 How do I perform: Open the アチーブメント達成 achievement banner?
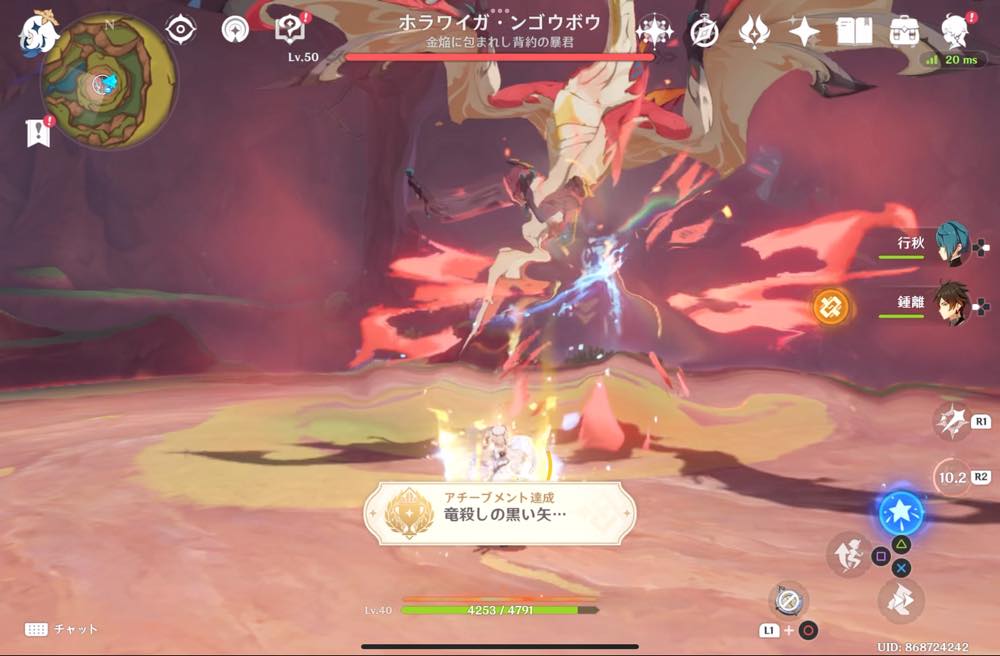tap(499, 513)
